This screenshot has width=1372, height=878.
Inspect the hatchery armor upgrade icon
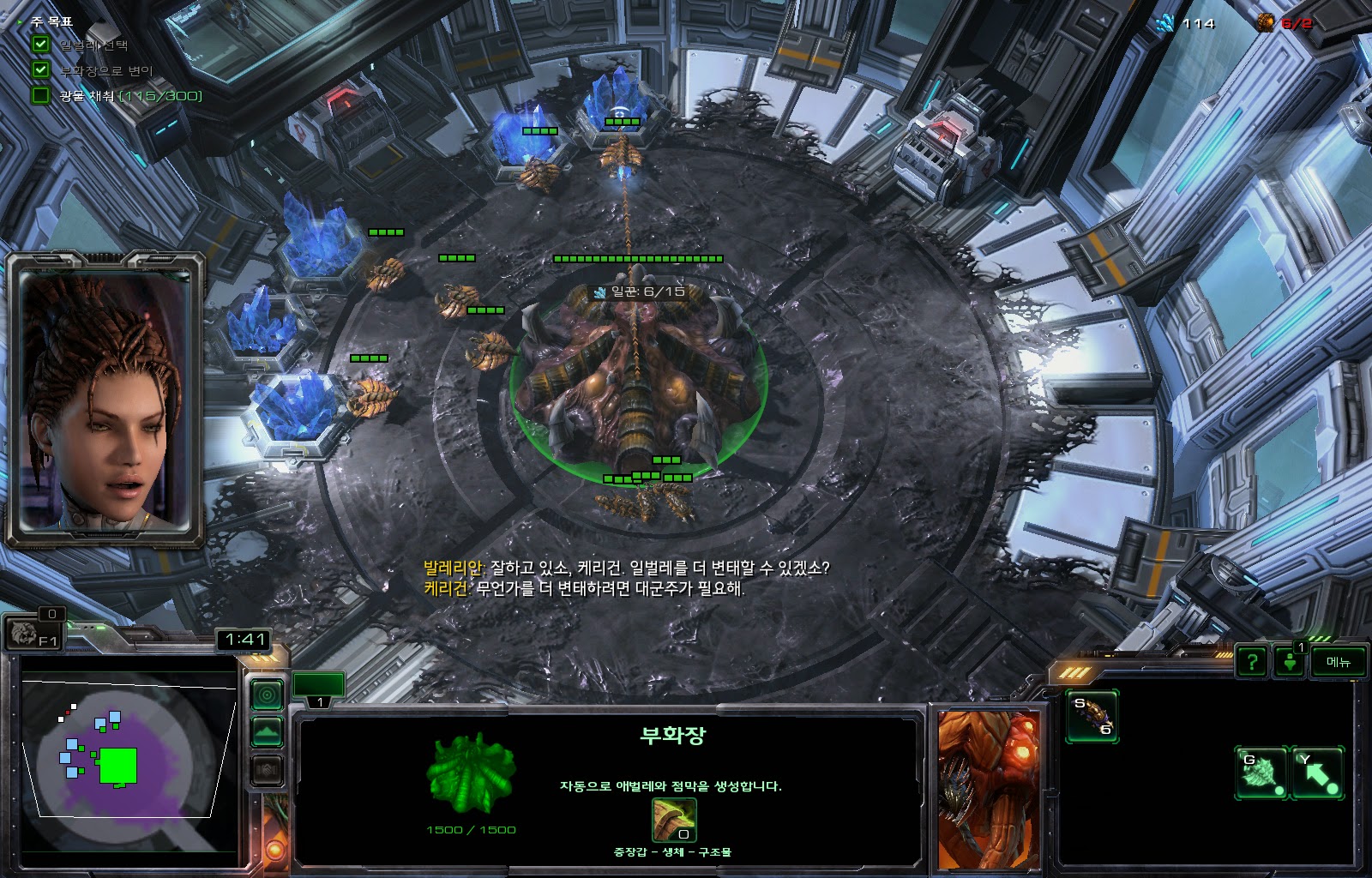[674, 821]
